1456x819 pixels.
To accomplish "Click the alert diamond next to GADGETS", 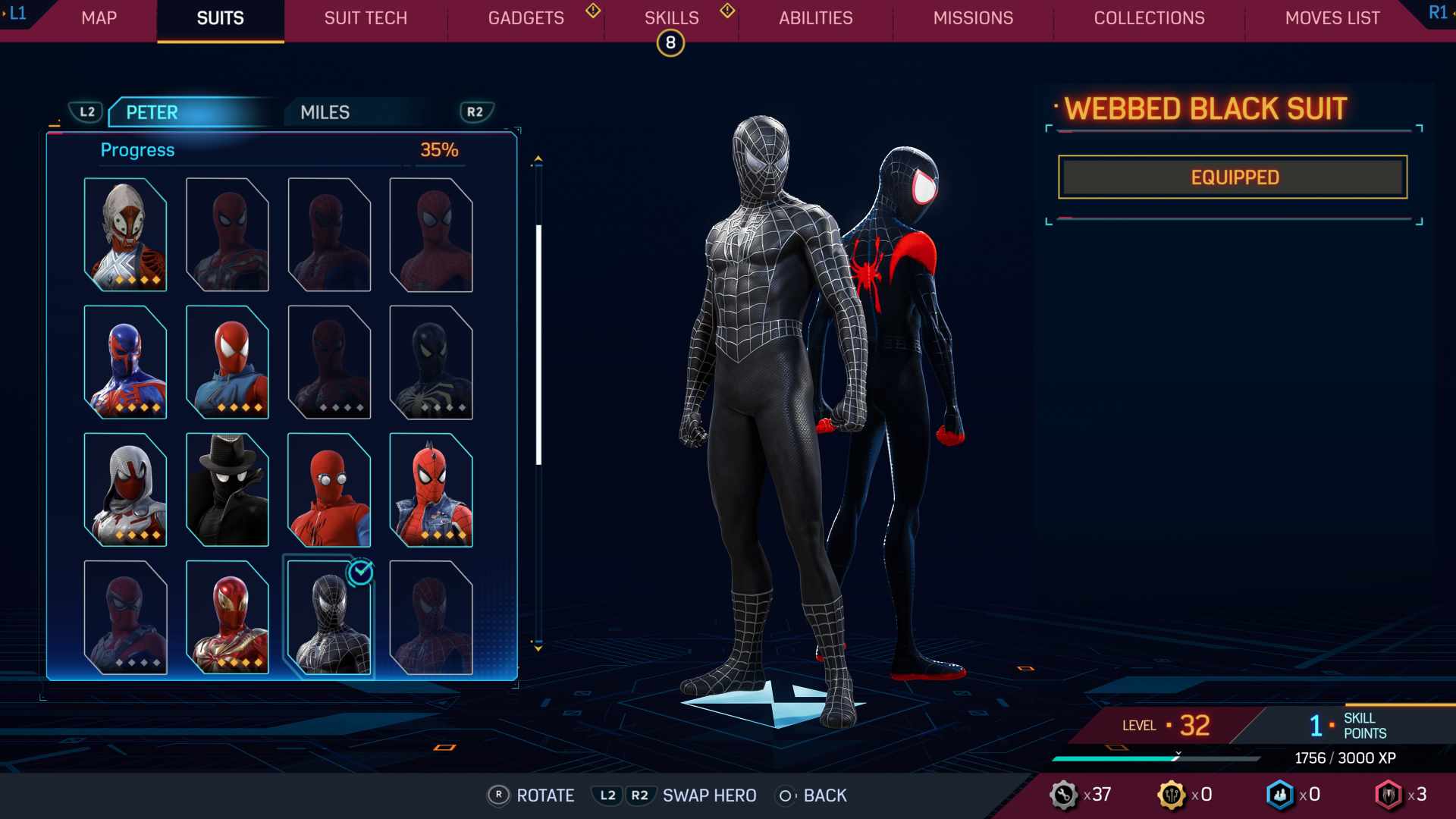I will (x=592, y=11).
